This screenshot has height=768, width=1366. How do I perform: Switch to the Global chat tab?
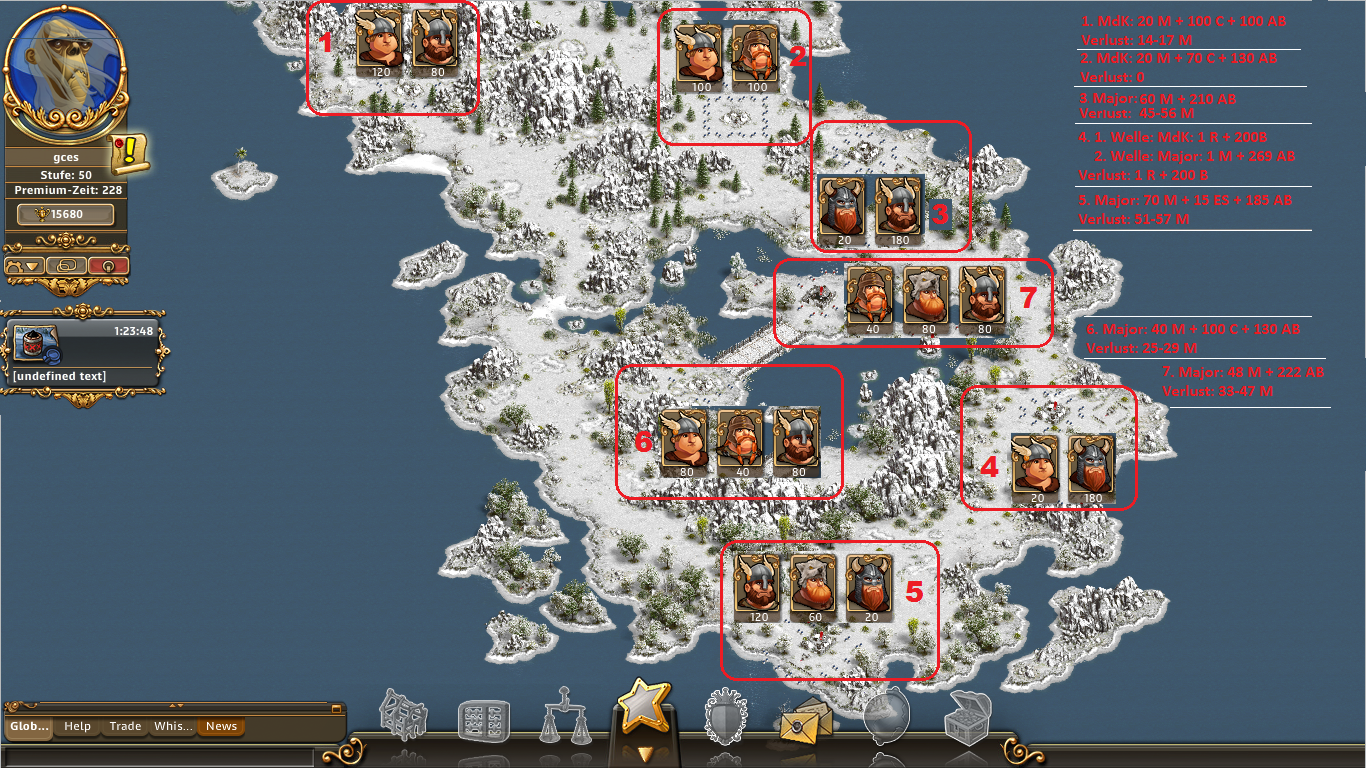[x=29, y=727]
